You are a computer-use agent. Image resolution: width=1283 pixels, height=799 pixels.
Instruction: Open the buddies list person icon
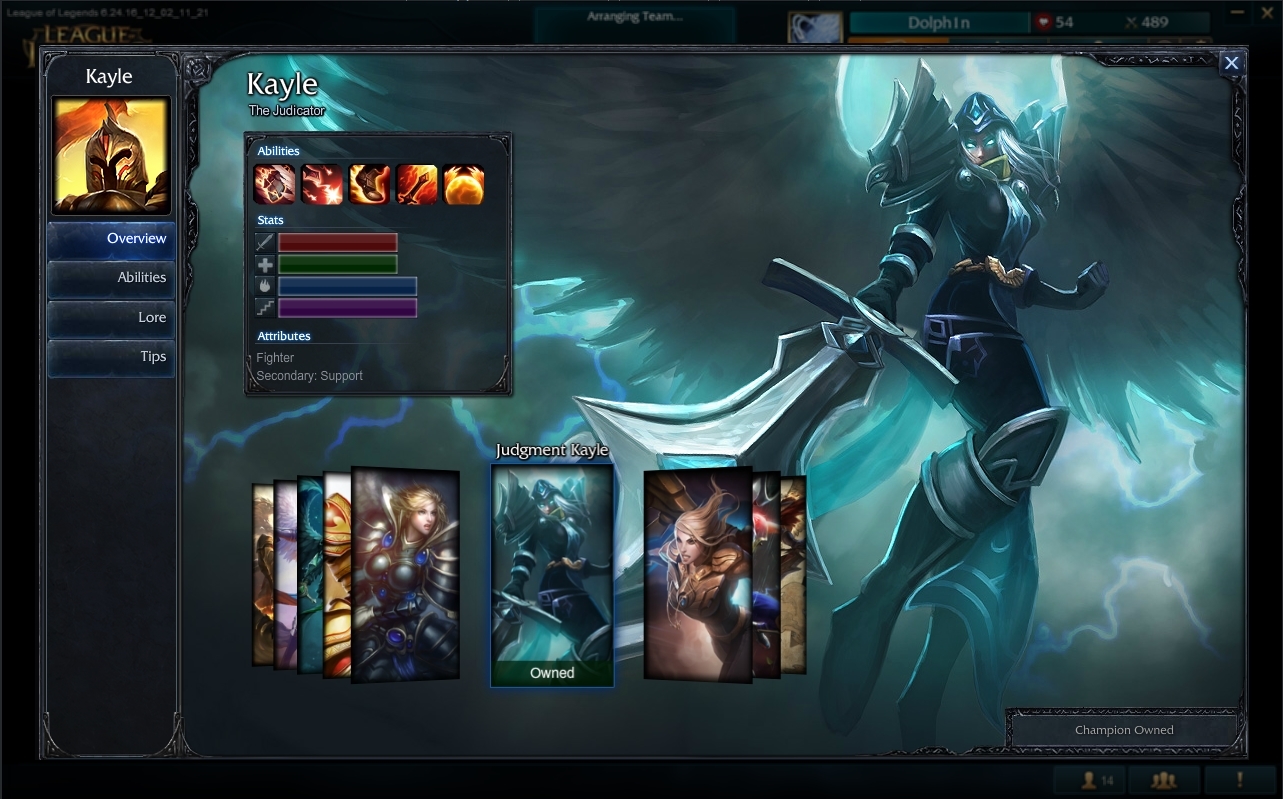click(x=1088, y=780)
